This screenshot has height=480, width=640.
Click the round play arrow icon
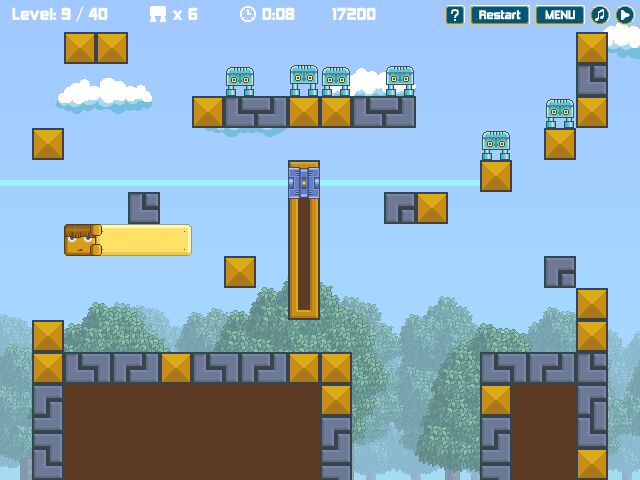pos(625,15)
